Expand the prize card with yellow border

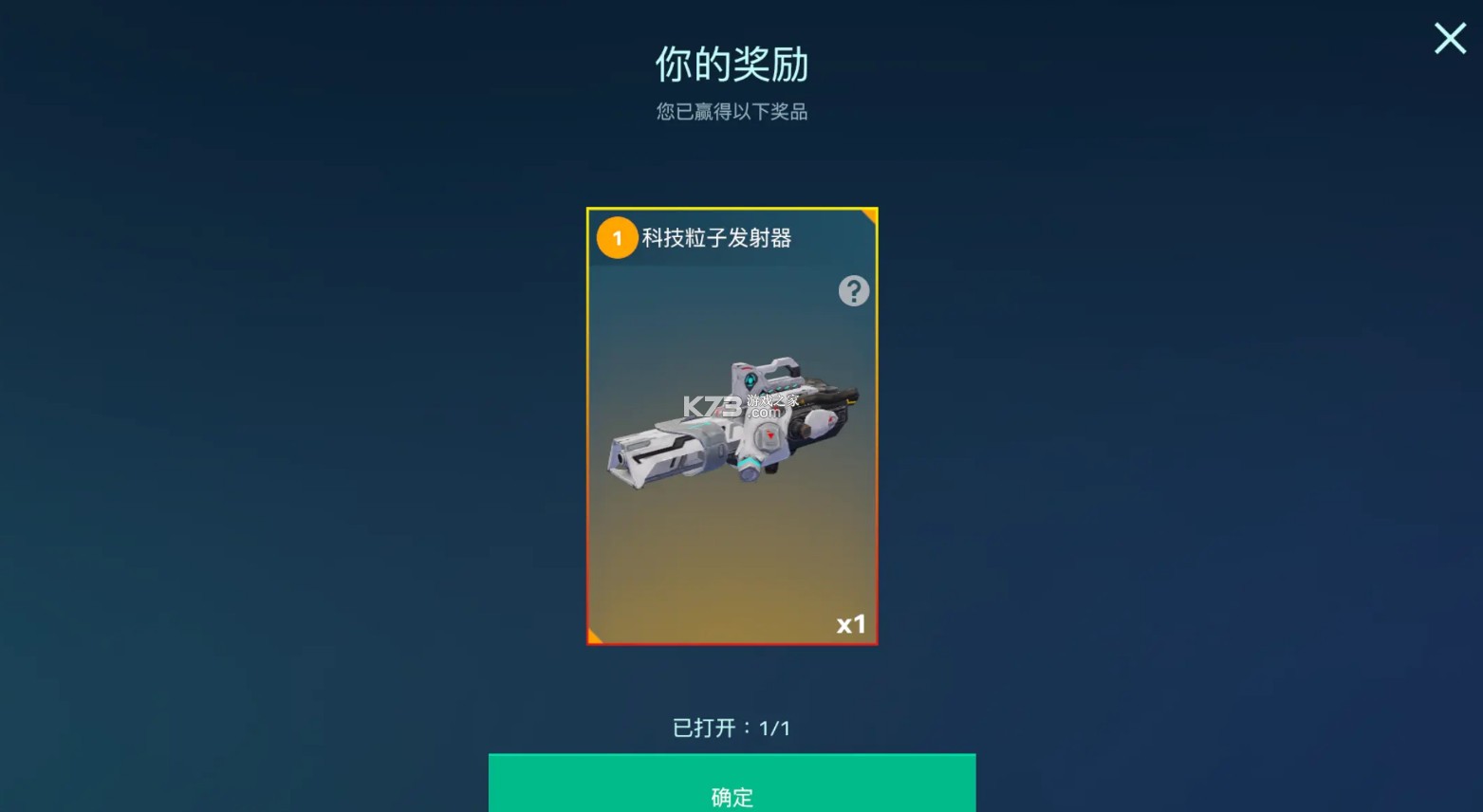732,425
